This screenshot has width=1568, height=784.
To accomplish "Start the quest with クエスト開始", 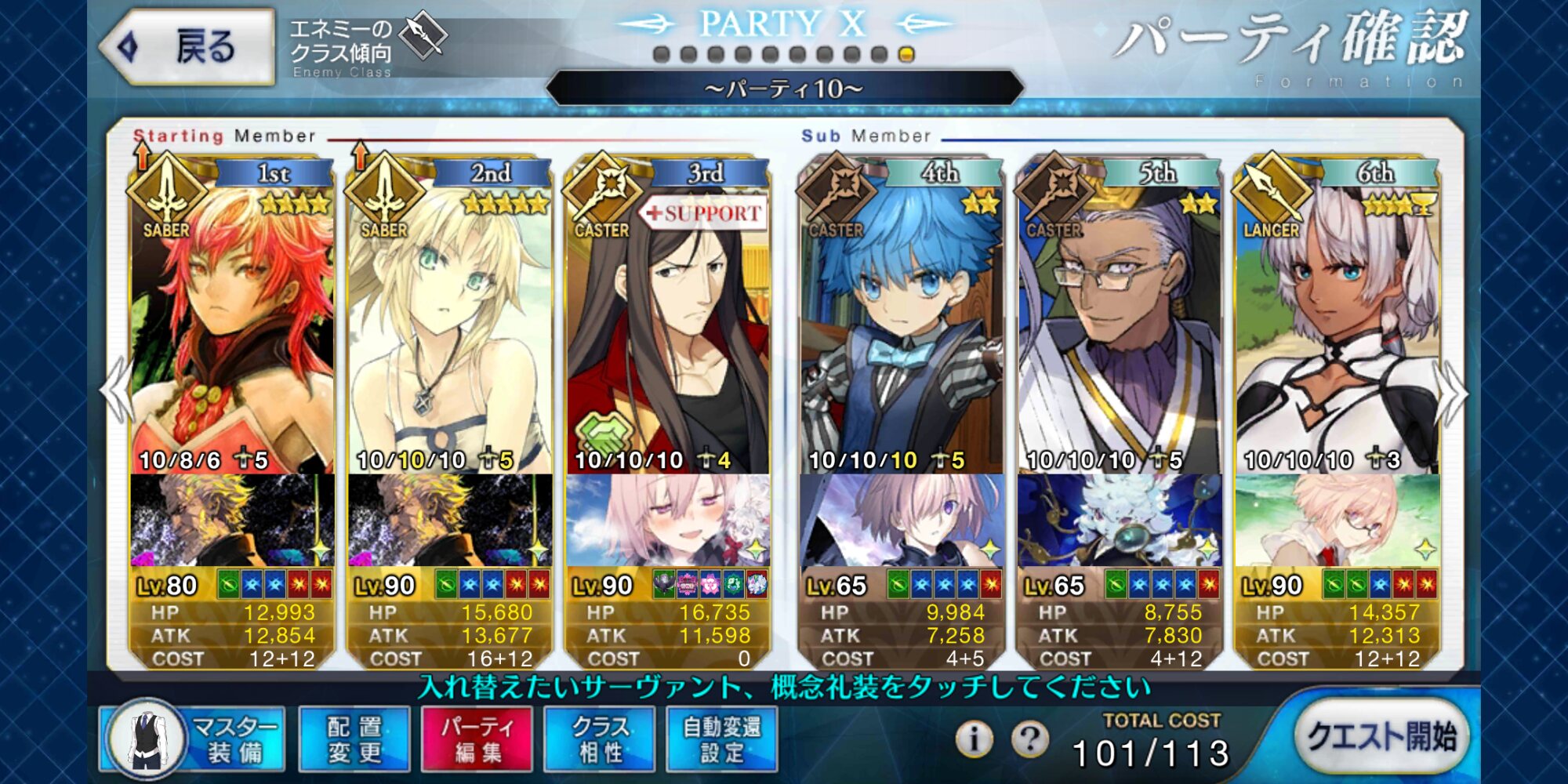I will (x=1380, y=737).
